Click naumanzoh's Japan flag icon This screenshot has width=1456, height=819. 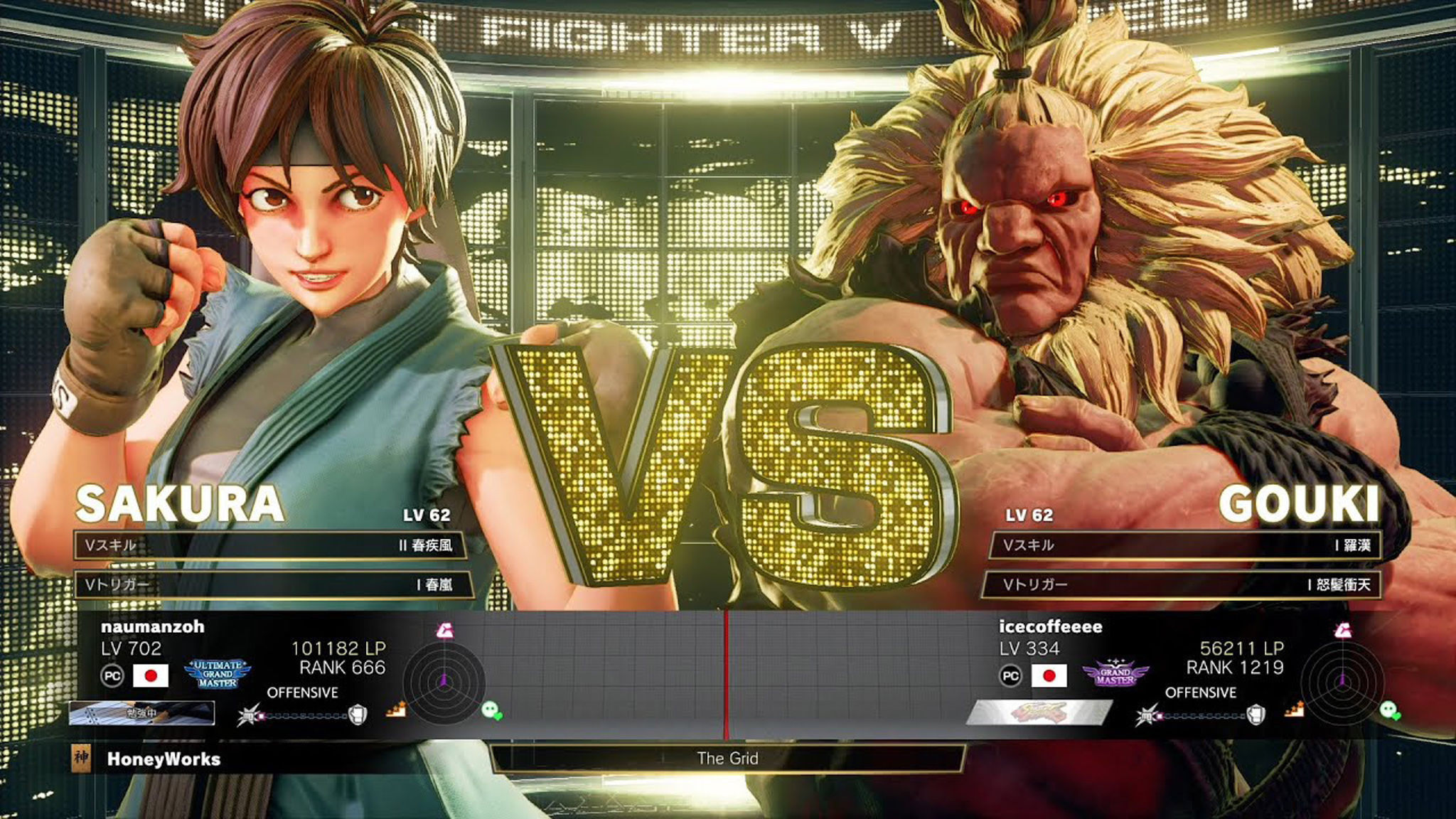pyautogui.click(x=151, y=675)
